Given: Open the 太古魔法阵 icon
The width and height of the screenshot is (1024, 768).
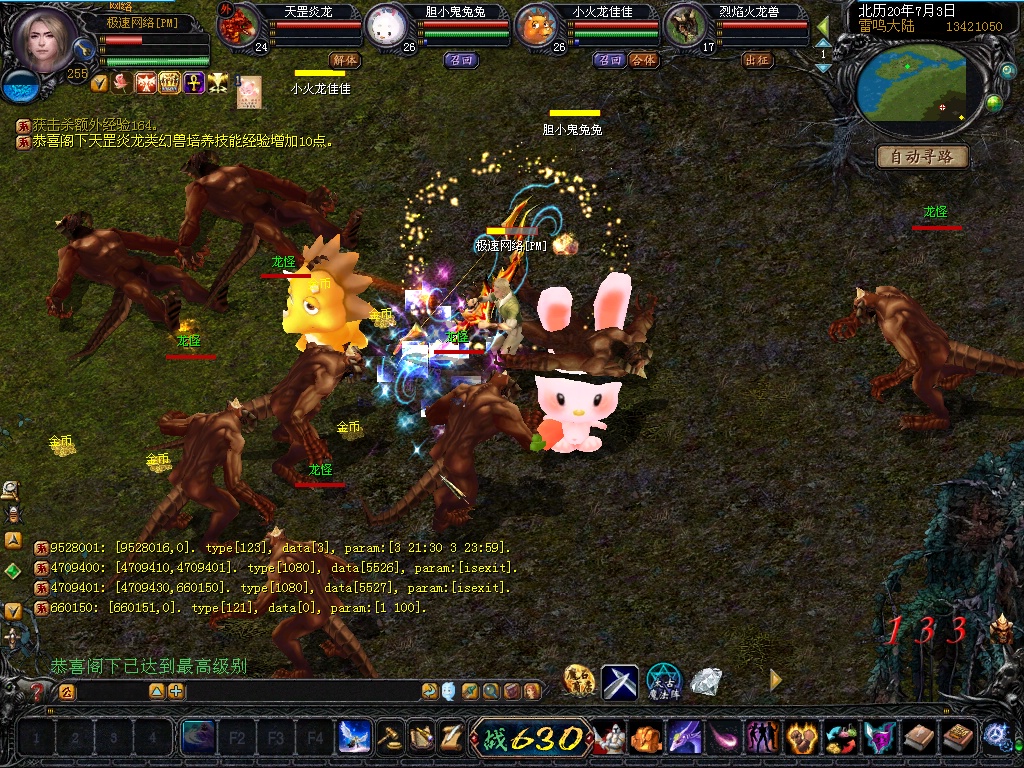Looking at the screenshot, I should click(663, 682).
